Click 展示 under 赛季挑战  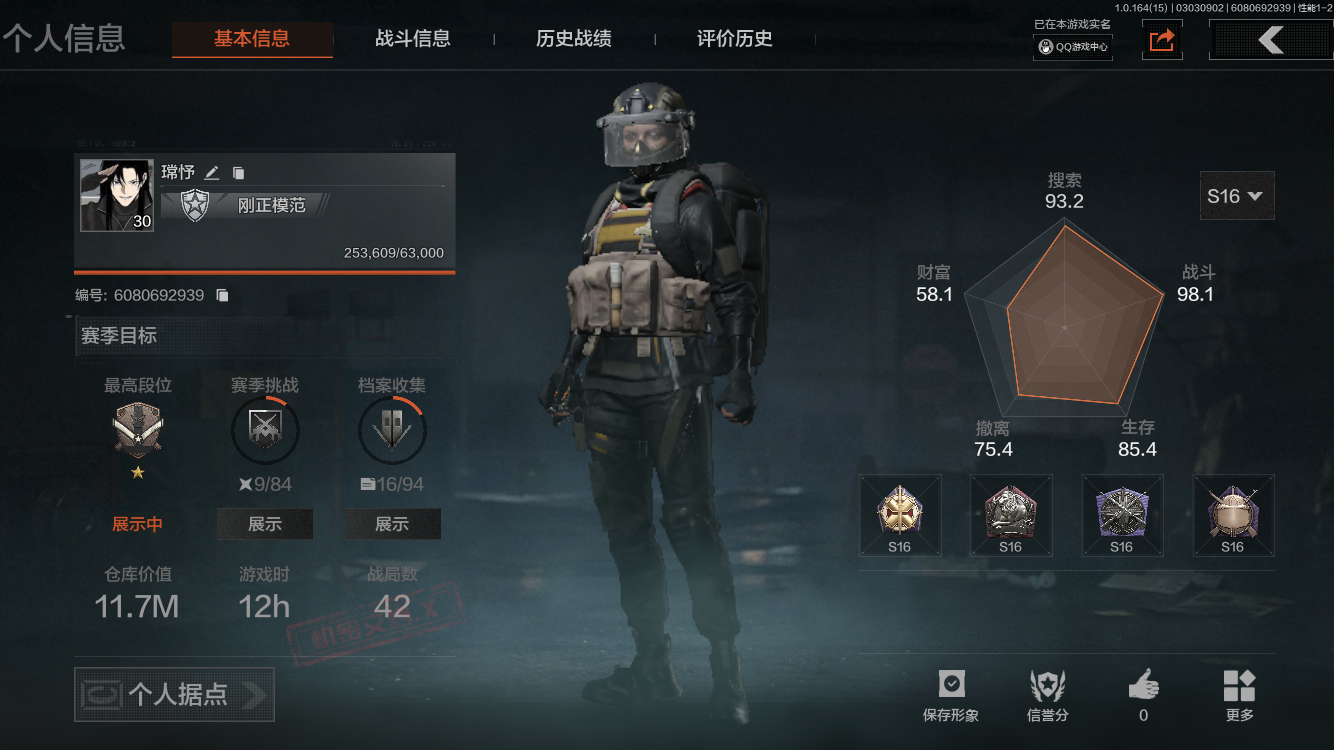click(264, 523)
